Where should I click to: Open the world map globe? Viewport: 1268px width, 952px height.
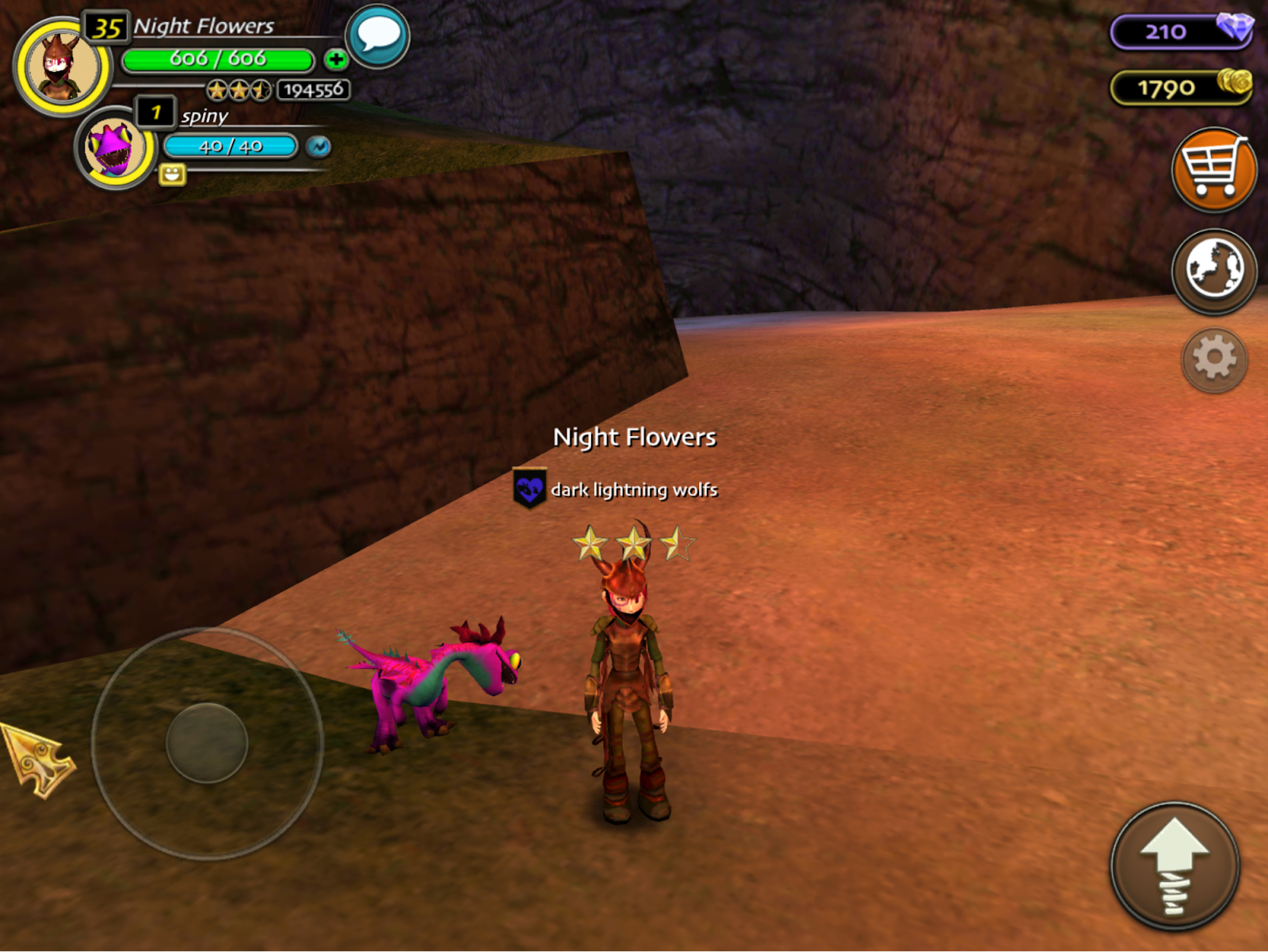click(x=1213, y=270)
